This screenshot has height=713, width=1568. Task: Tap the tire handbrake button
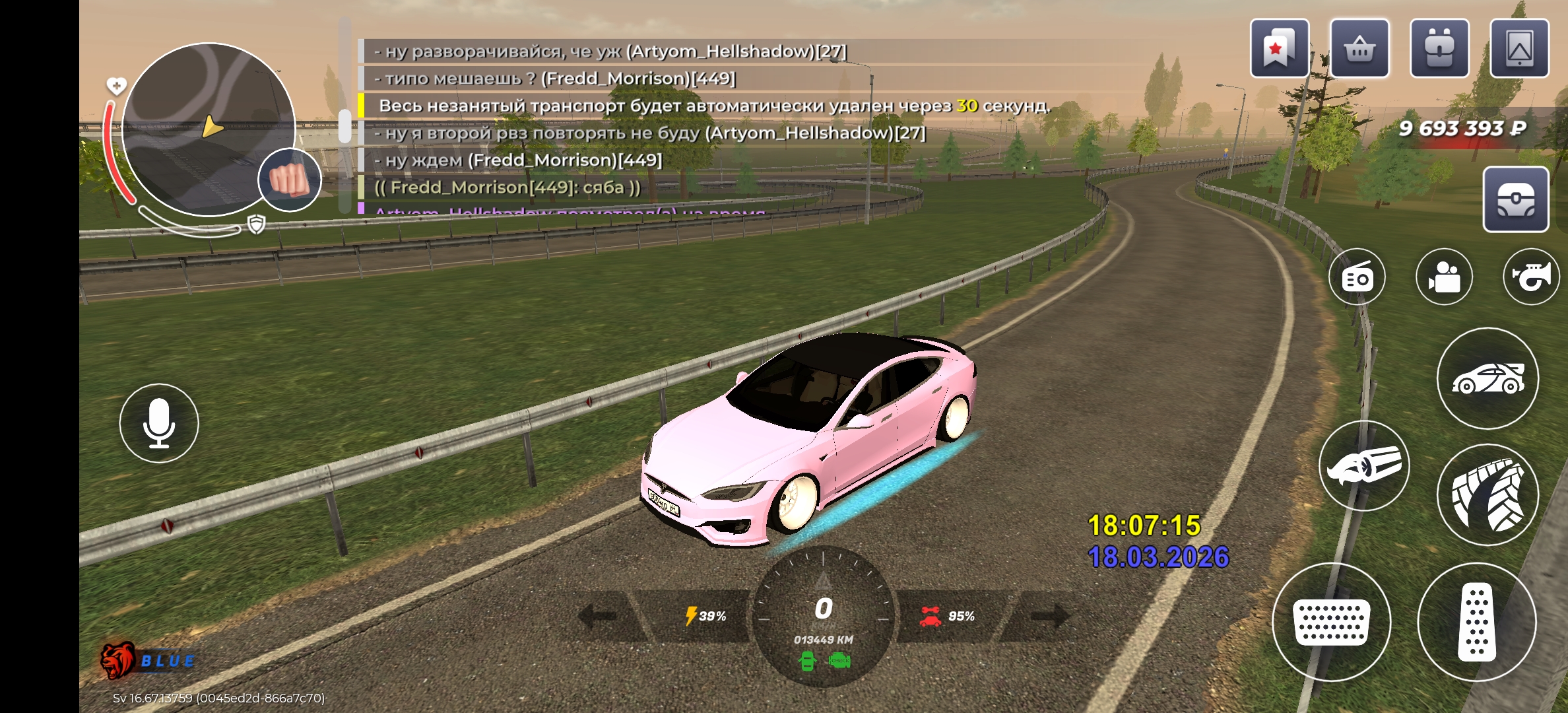tap(1487, 495)
